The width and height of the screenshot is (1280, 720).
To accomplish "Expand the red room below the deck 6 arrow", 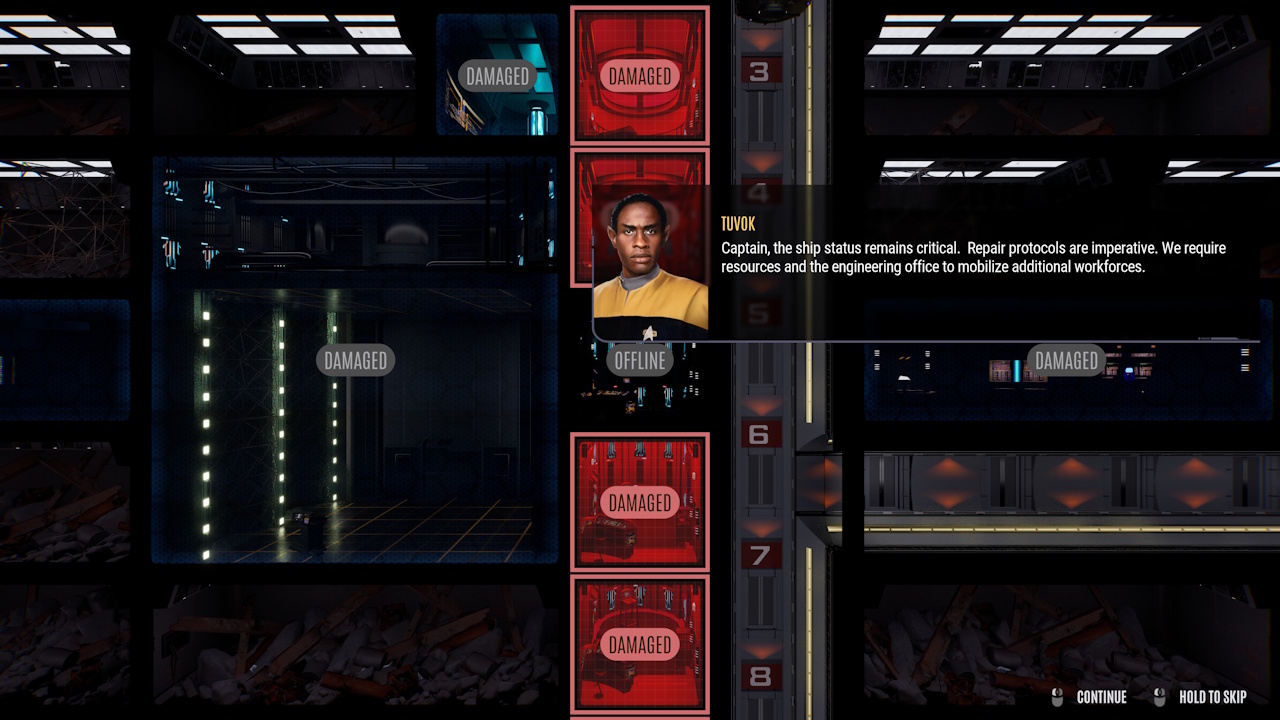I will [x=639, y=503].
